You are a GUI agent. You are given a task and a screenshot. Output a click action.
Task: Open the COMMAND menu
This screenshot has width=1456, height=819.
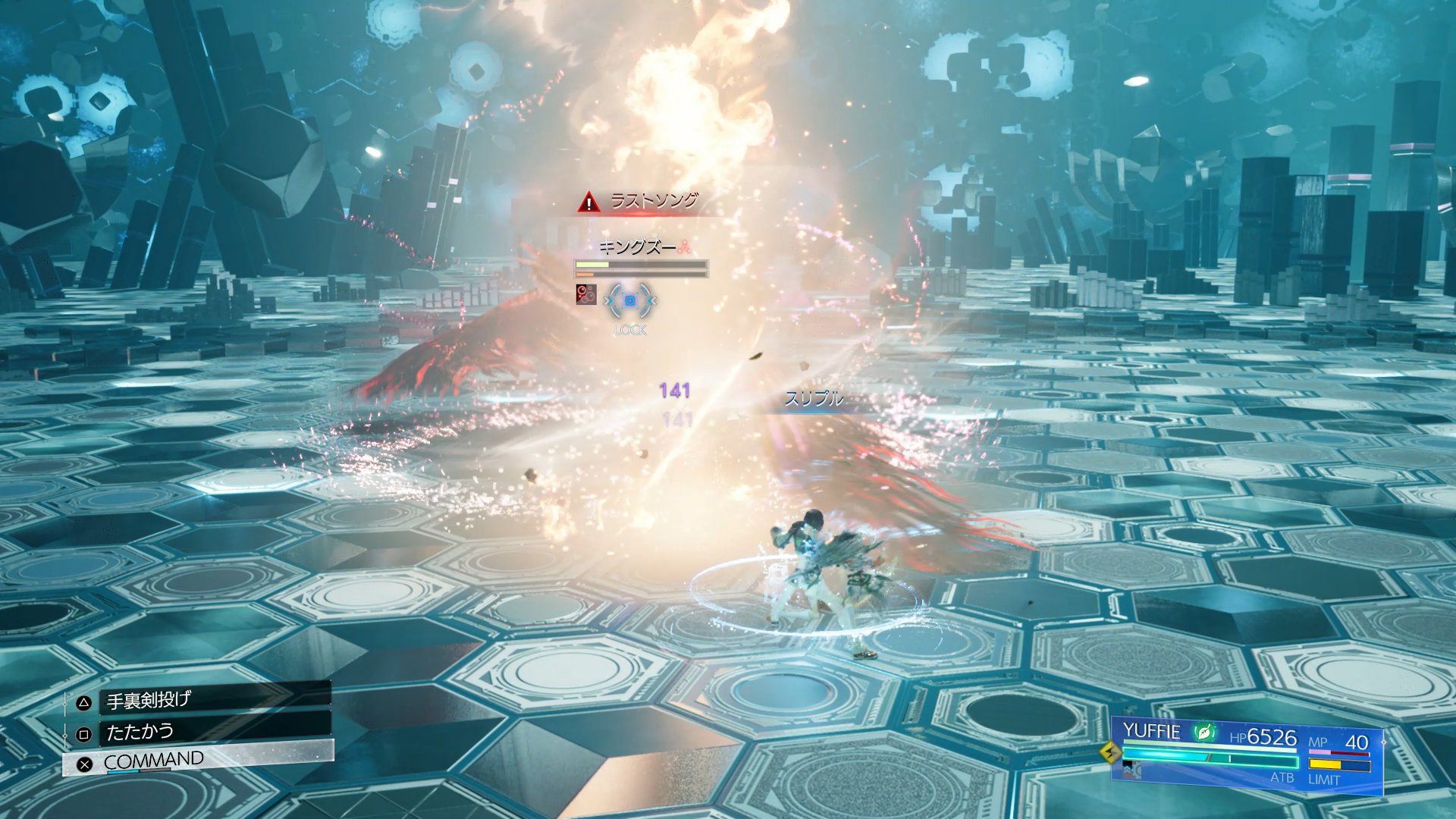(199, 761)
